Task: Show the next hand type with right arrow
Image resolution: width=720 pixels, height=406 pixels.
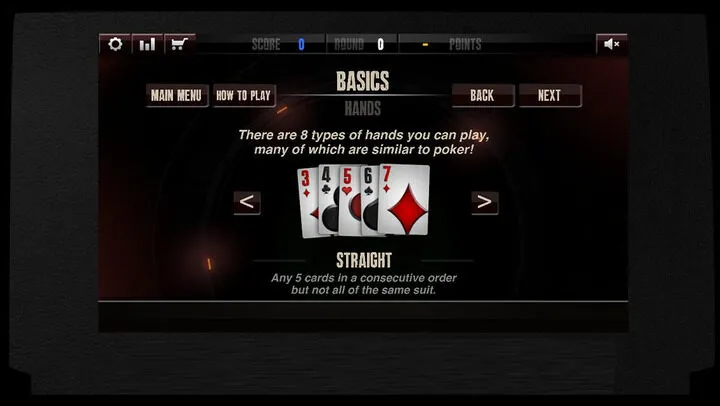Action: point(484,202)
